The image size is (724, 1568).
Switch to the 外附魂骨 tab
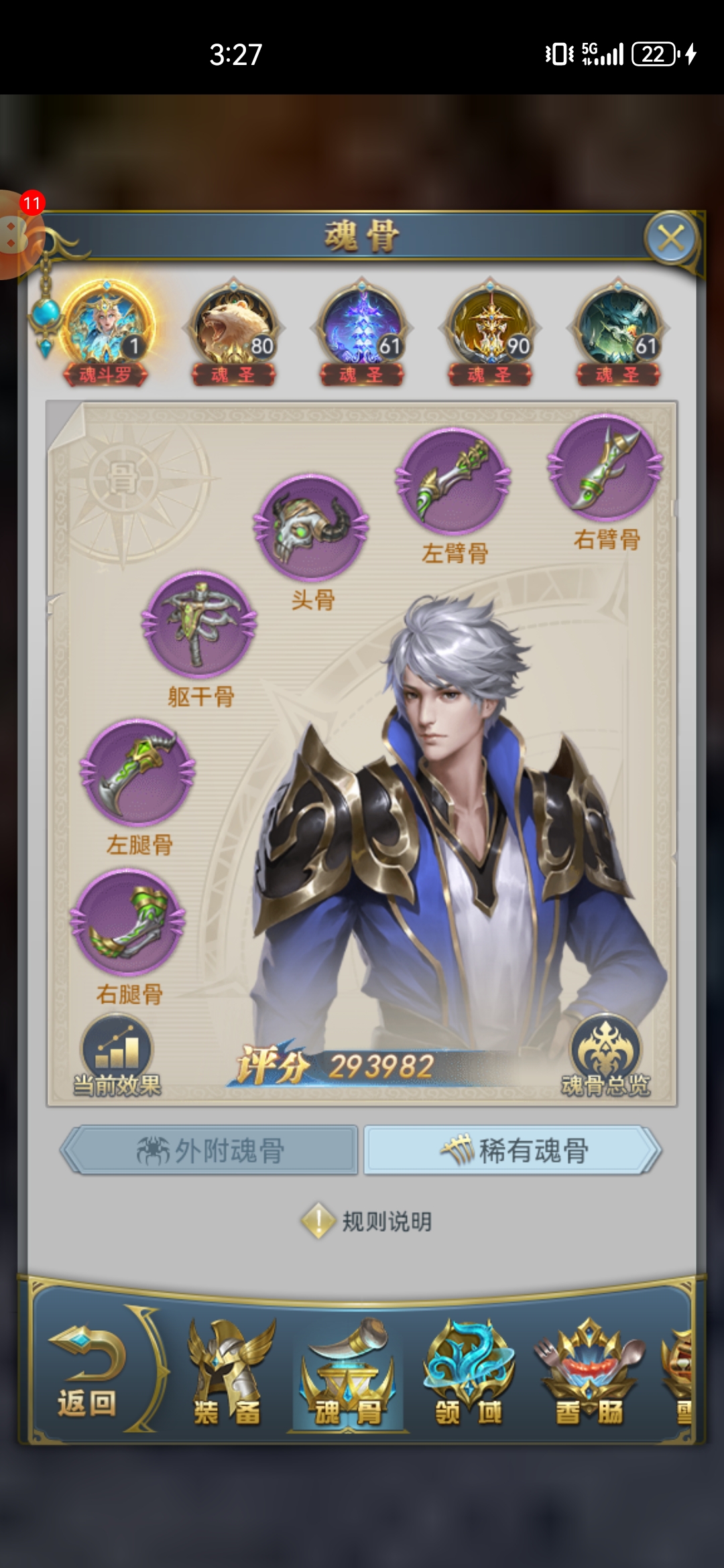pos(210,1151)
